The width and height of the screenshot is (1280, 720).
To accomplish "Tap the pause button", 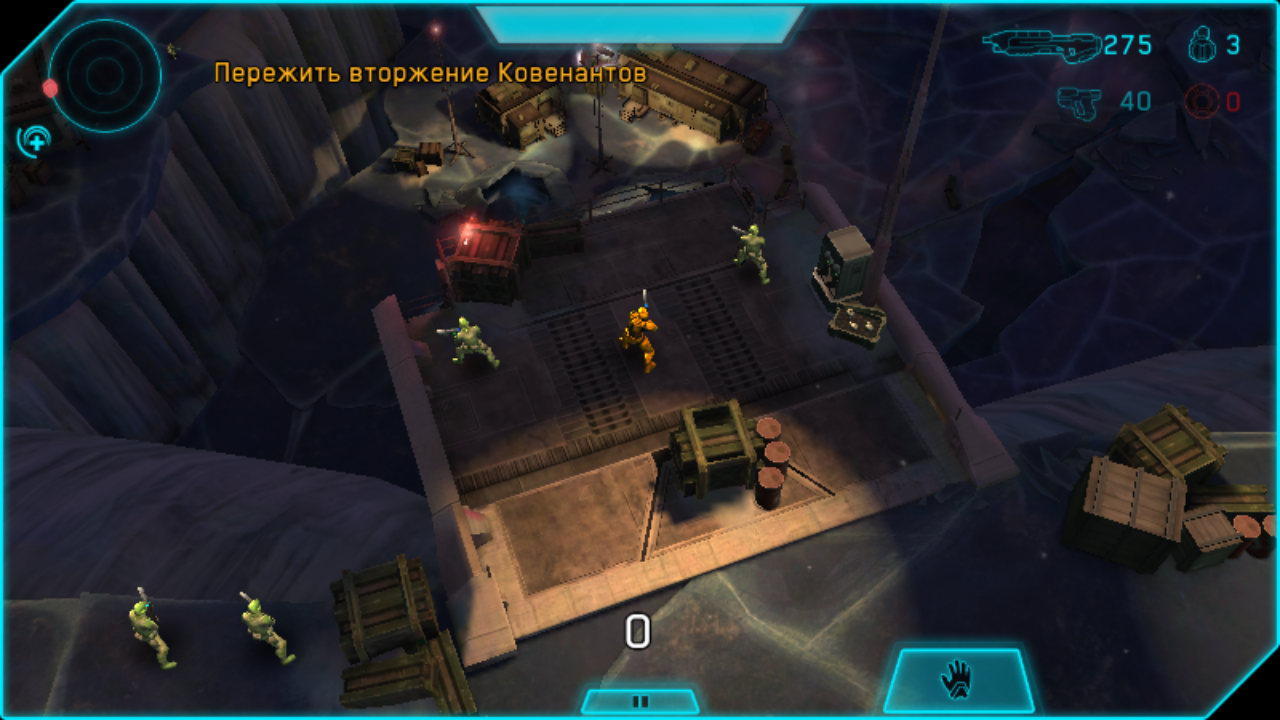I will [640, 701].
